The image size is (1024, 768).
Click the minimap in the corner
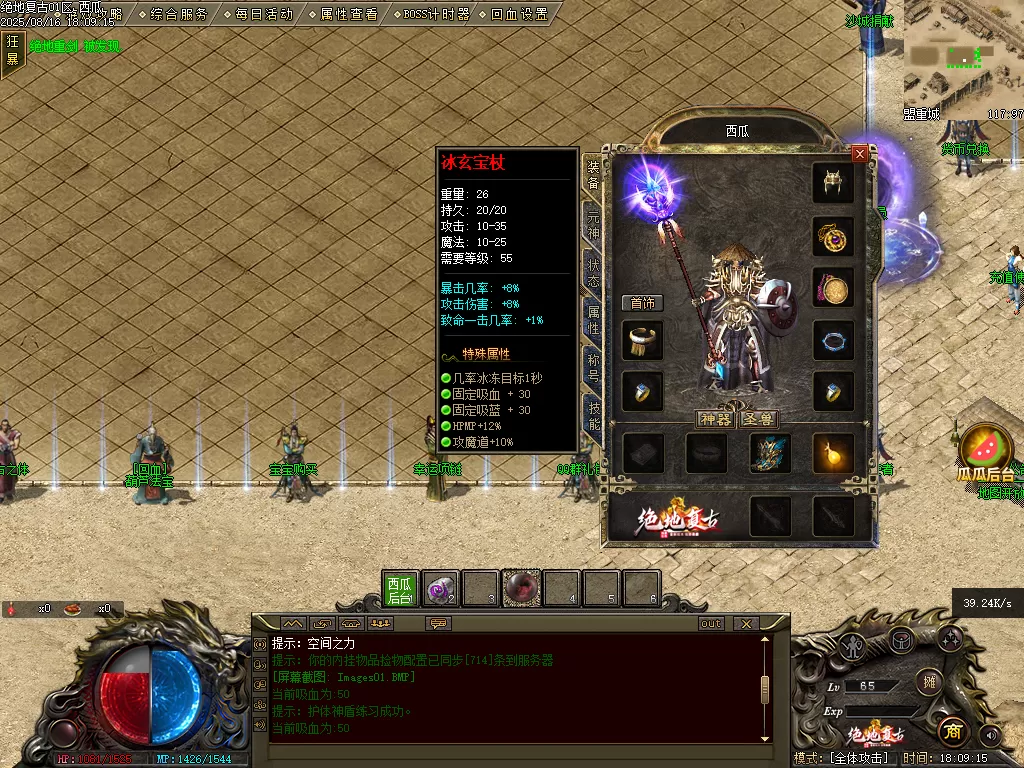click(x=963, y=55)
